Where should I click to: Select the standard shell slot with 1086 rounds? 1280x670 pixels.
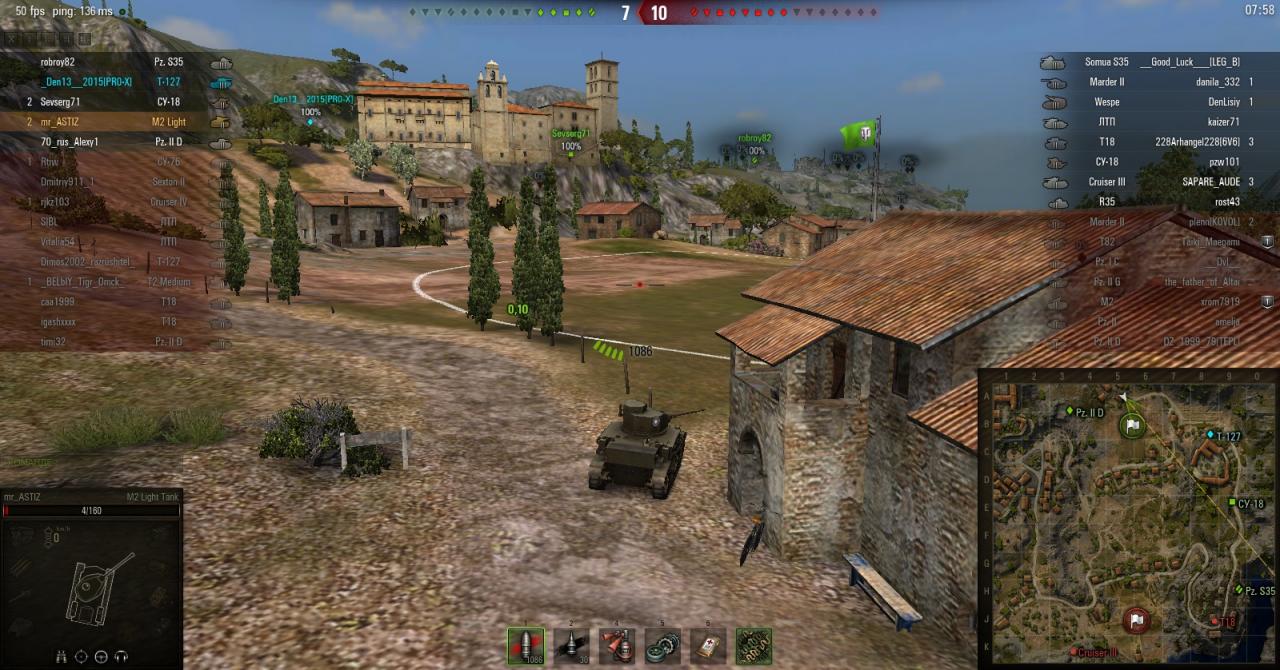coord(526,646)
